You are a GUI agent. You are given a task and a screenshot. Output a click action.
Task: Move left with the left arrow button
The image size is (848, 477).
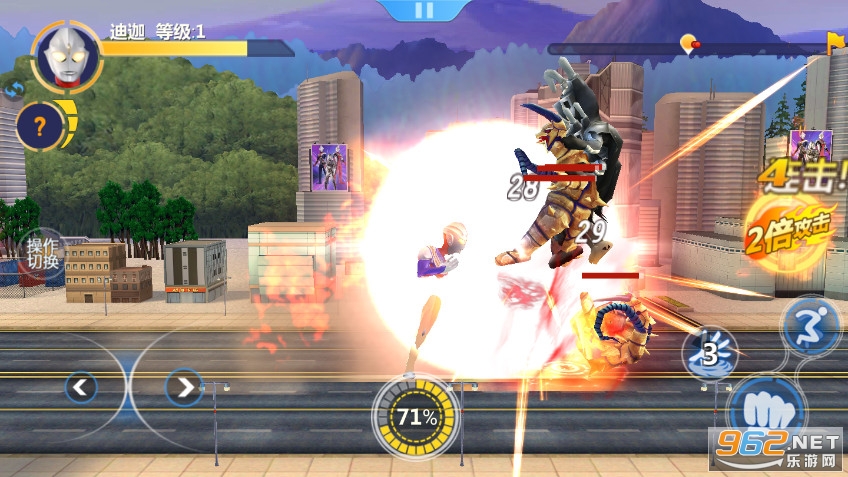pos(81,386)
